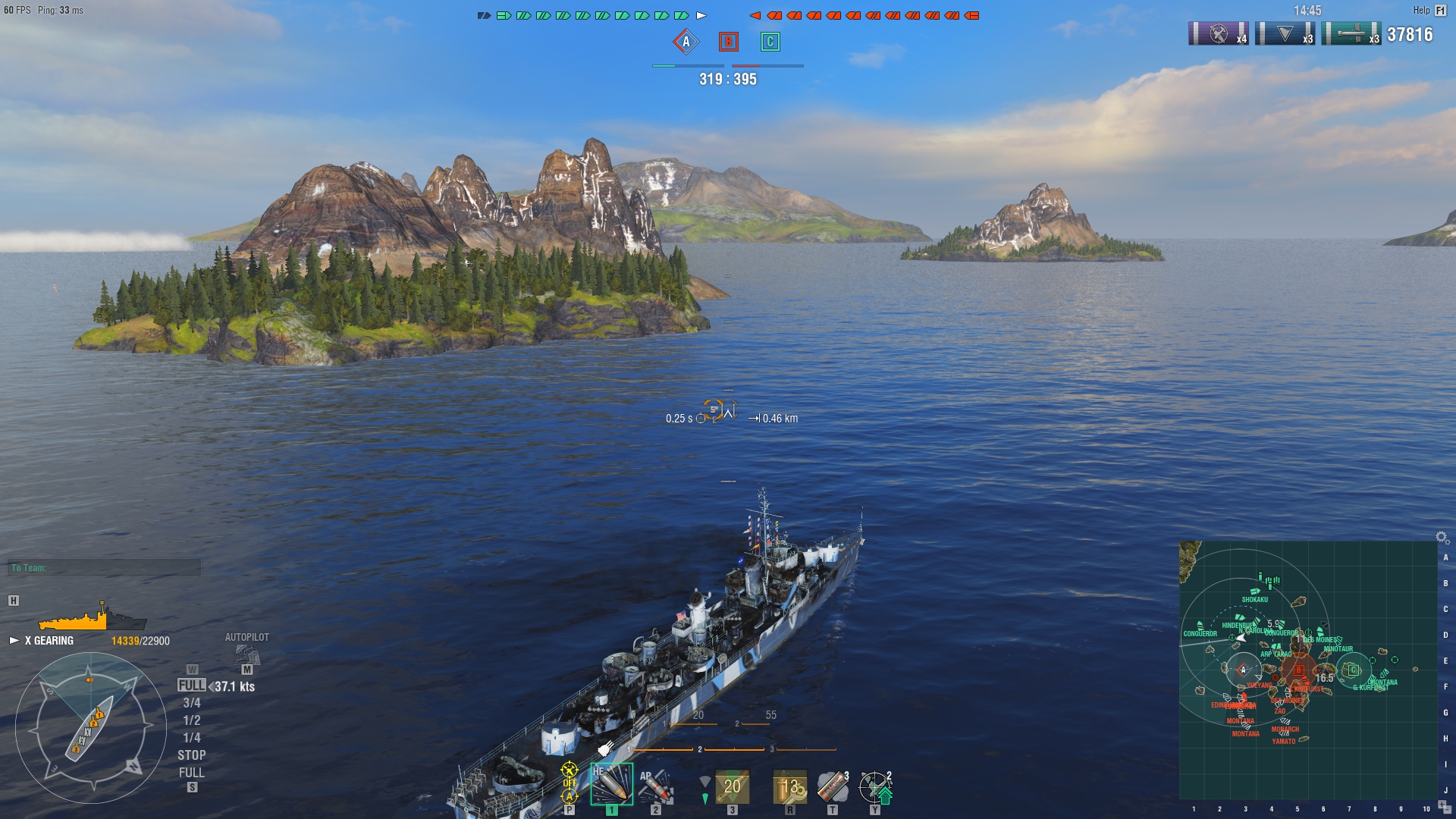Viewport: 1456px width, 819px height.
Task: Click the X Gearing ship status silhouette
Action: point(91,619)
